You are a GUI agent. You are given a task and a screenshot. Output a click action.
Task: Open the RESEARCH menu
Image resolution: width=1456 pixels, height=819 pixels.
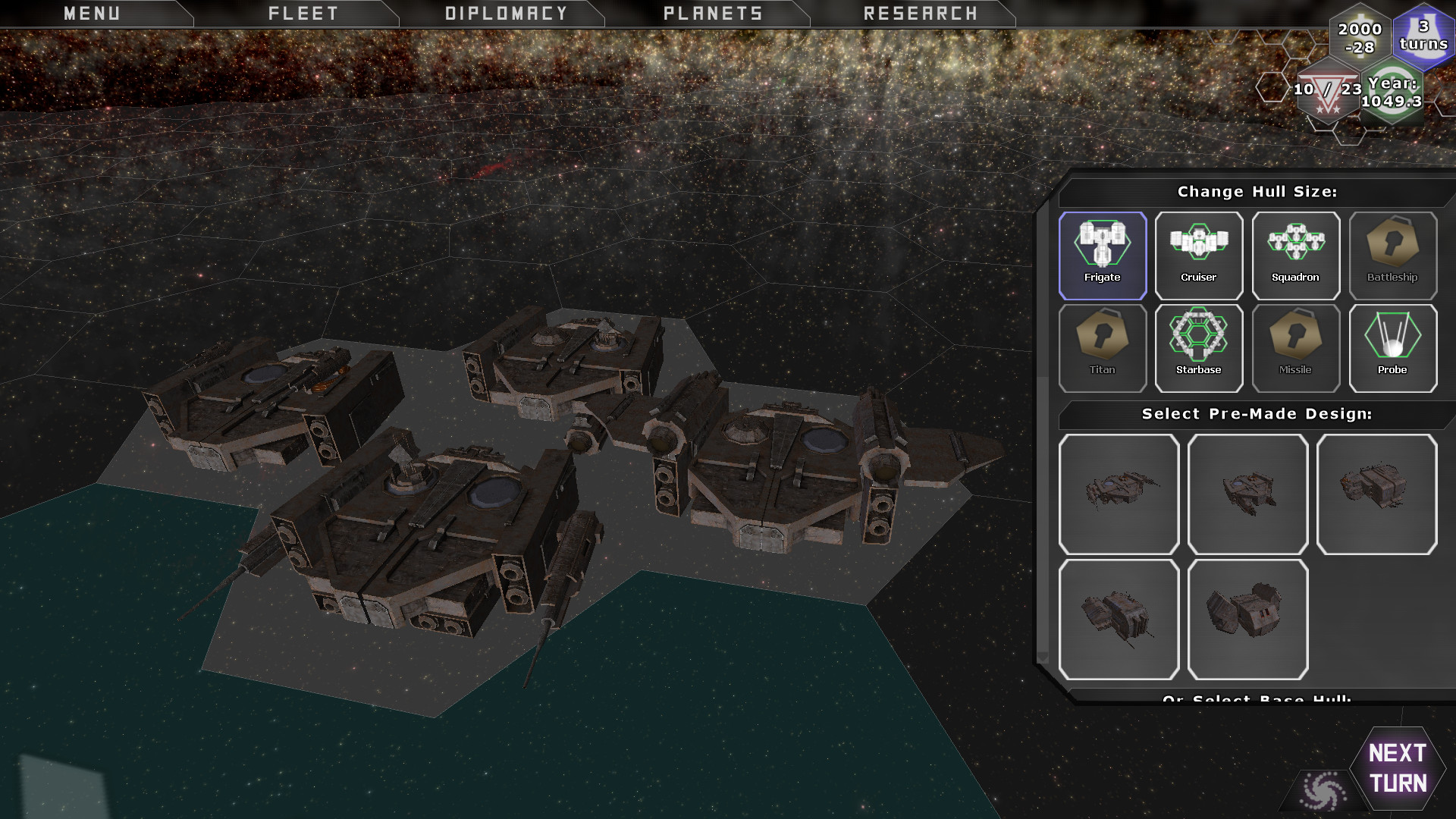(x=920, y=12)
